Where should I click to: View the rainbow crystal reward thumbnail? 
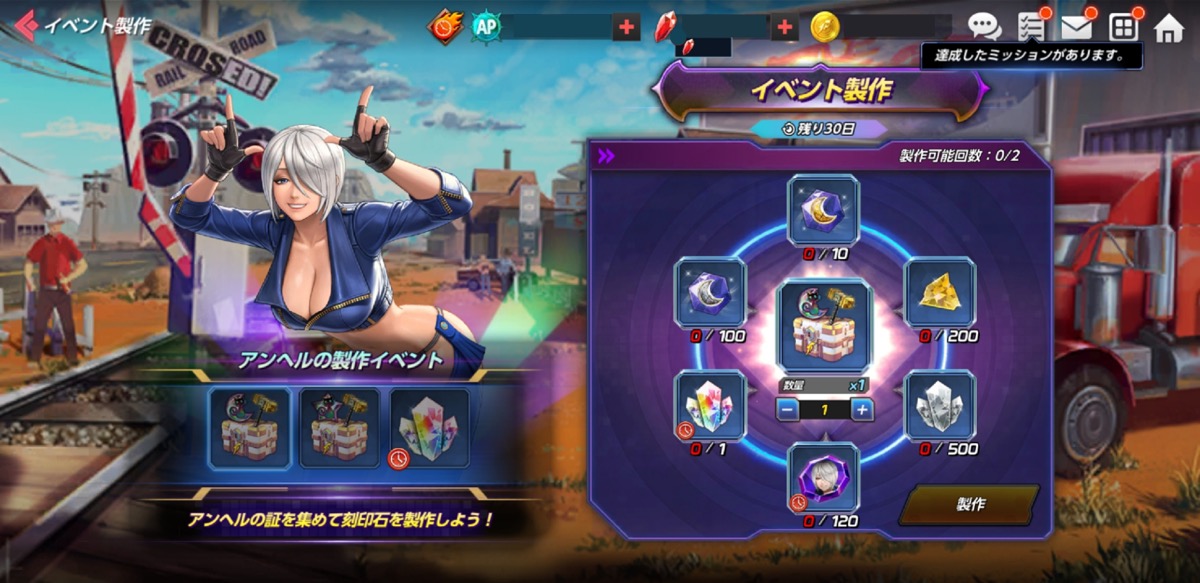429,428
